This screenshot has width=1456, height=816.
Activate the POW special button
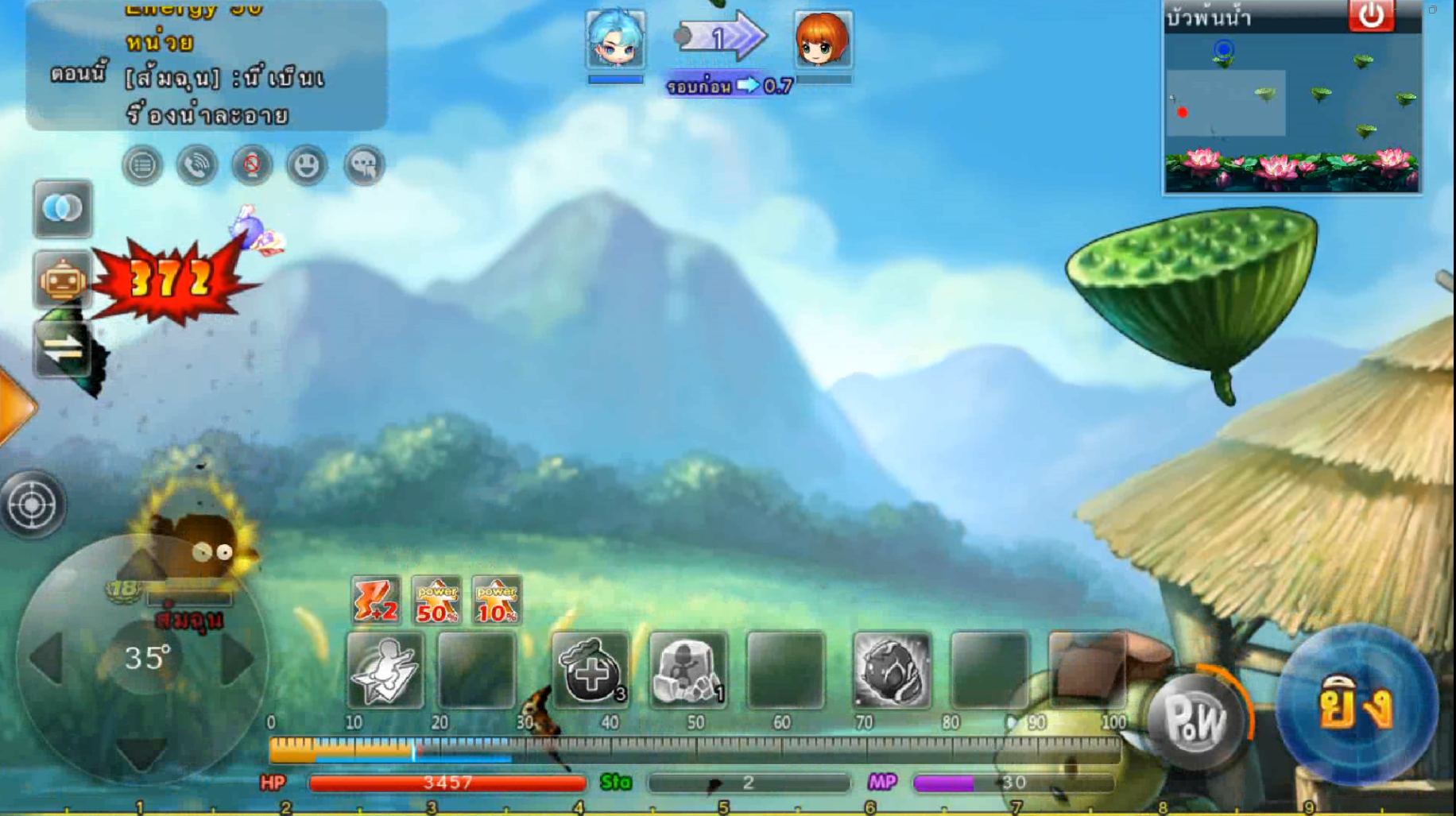pyautogui.click(x=1195, y=721)
